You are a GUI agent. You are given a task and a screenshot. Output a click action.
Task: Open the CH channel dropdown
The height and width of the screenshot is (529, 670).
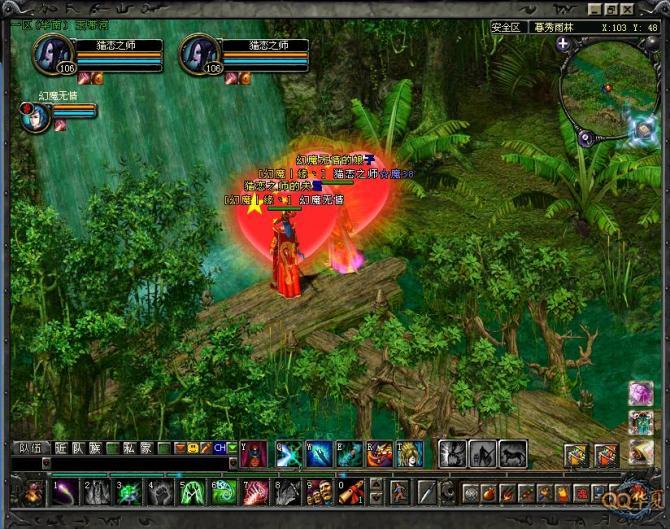click(233, 448)
